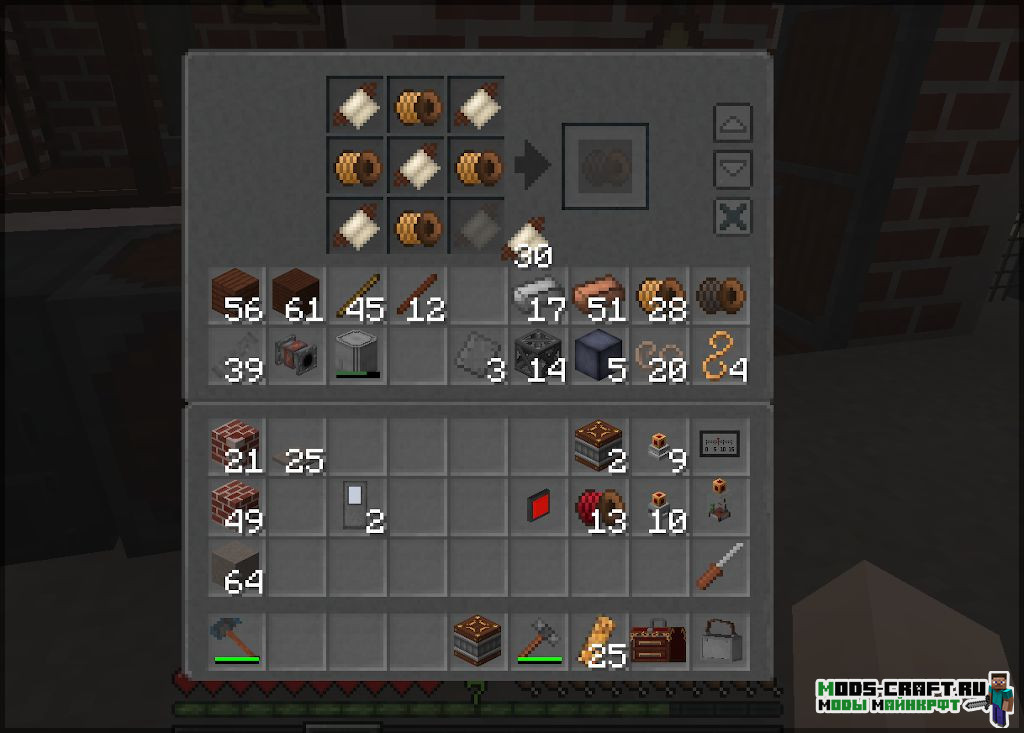Select the voltmeter gauge item
The height and width of the screenshot is (733, 1024).
pyautogui.click(x=718, y=445)
